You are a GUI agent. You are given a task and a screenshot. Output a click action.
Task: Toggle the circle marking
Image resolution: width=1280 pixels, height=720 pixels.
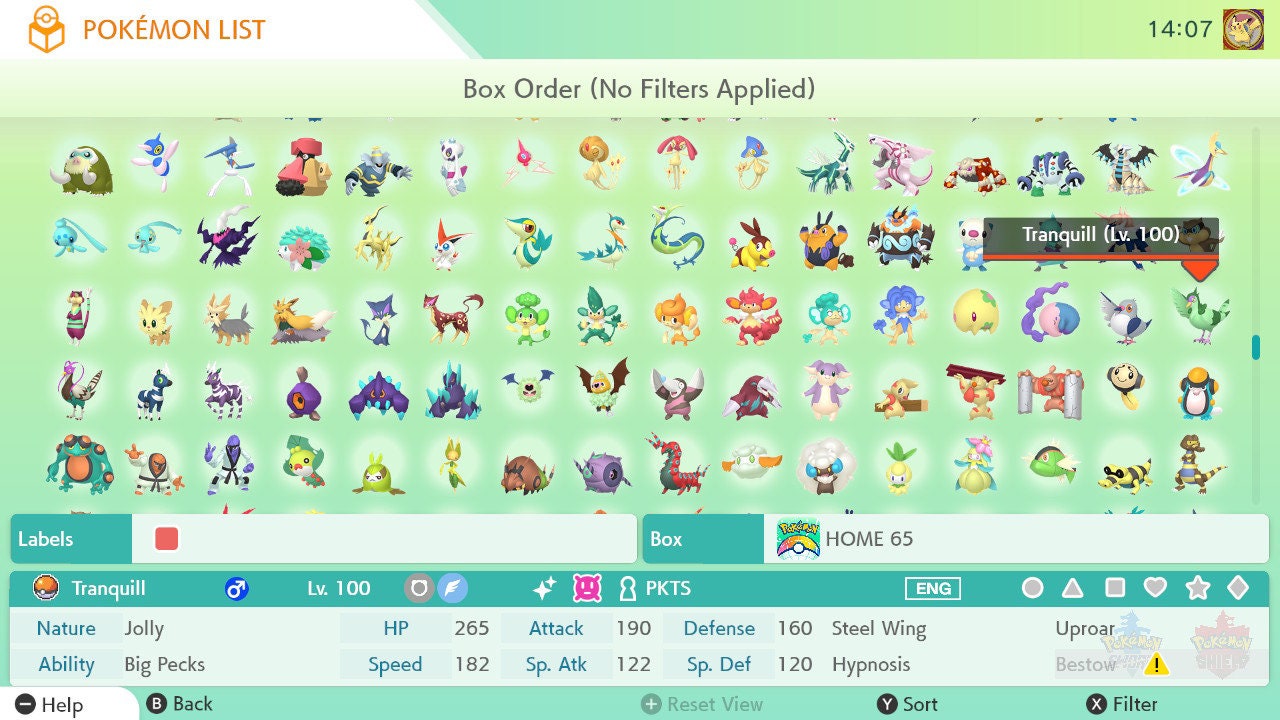pyautogui.click(x=1032, y=588)
